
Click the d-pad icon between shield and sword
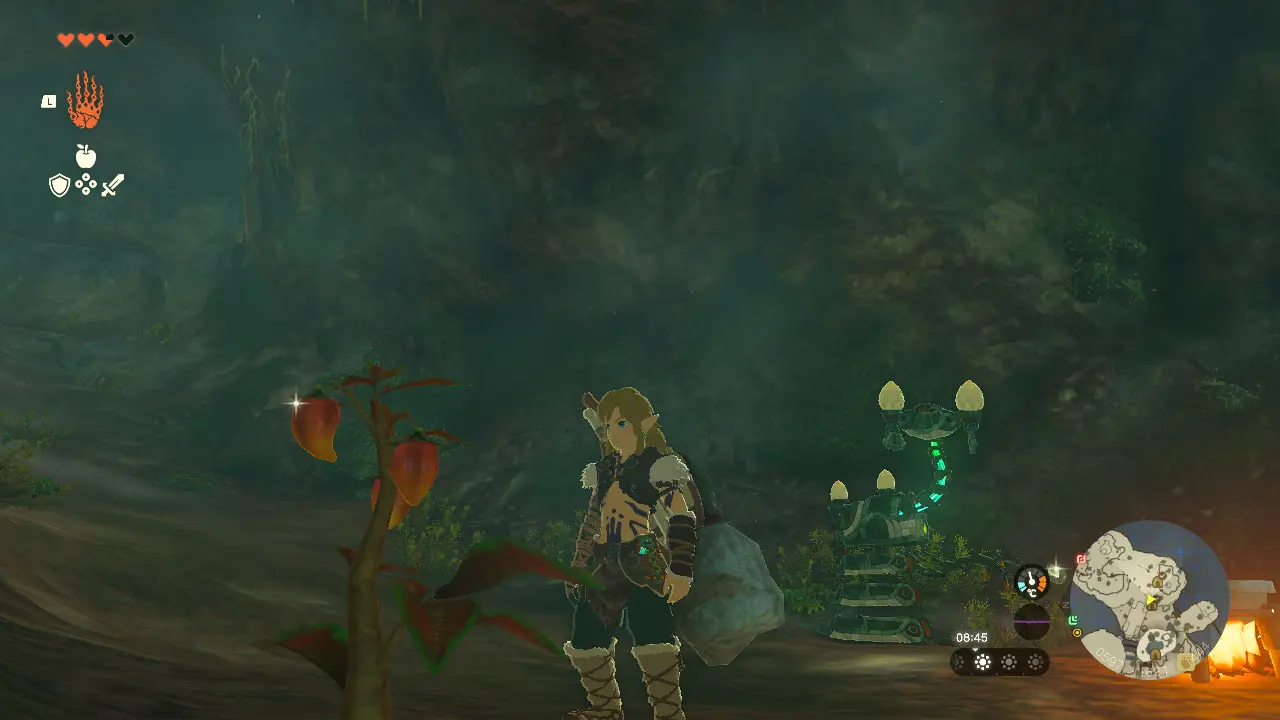click(x=86, y=185)
